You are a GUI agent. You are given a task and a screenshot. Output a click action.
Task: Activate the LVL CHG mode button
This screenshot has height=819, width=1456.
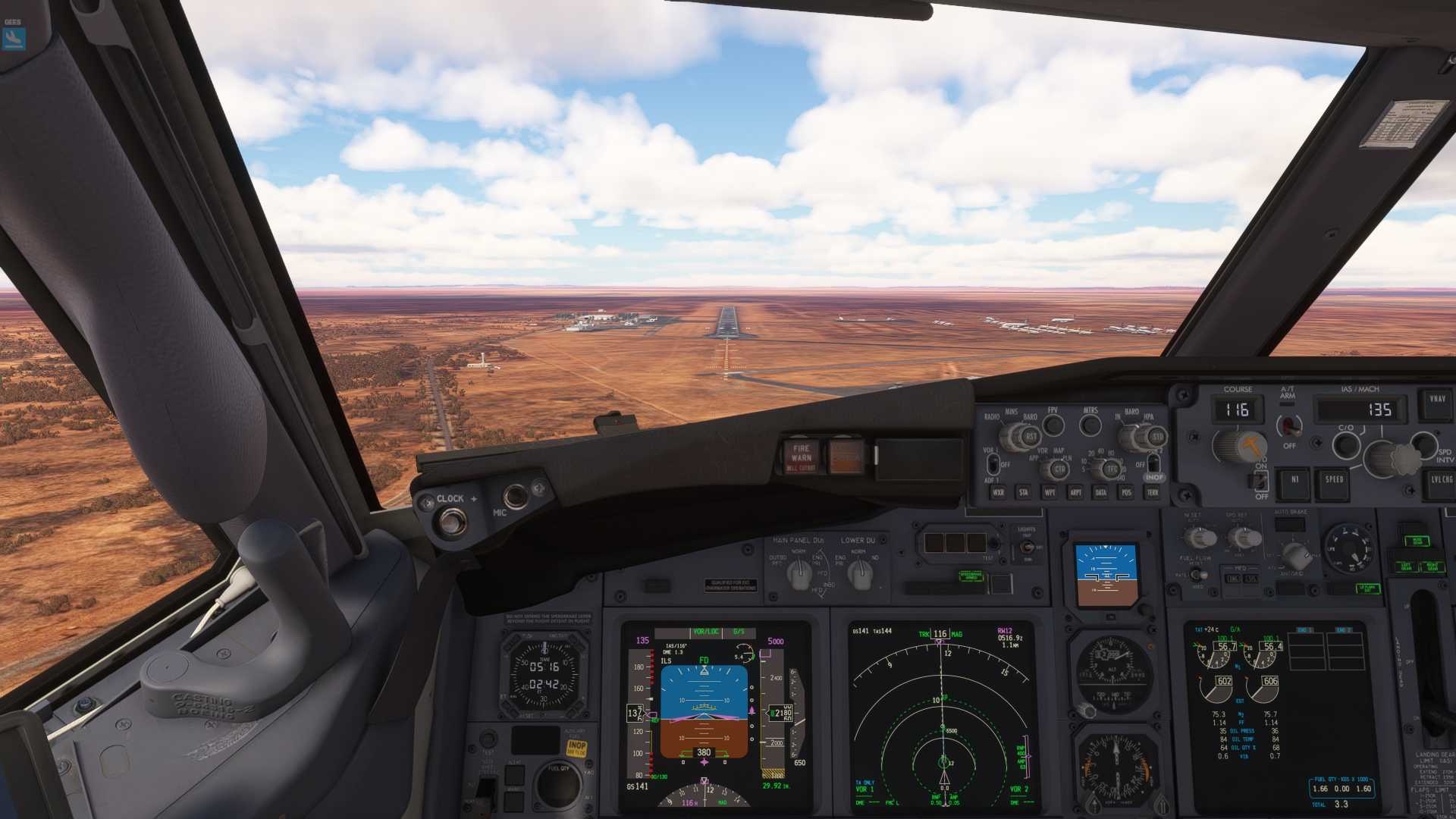[x=1440, y=480]
